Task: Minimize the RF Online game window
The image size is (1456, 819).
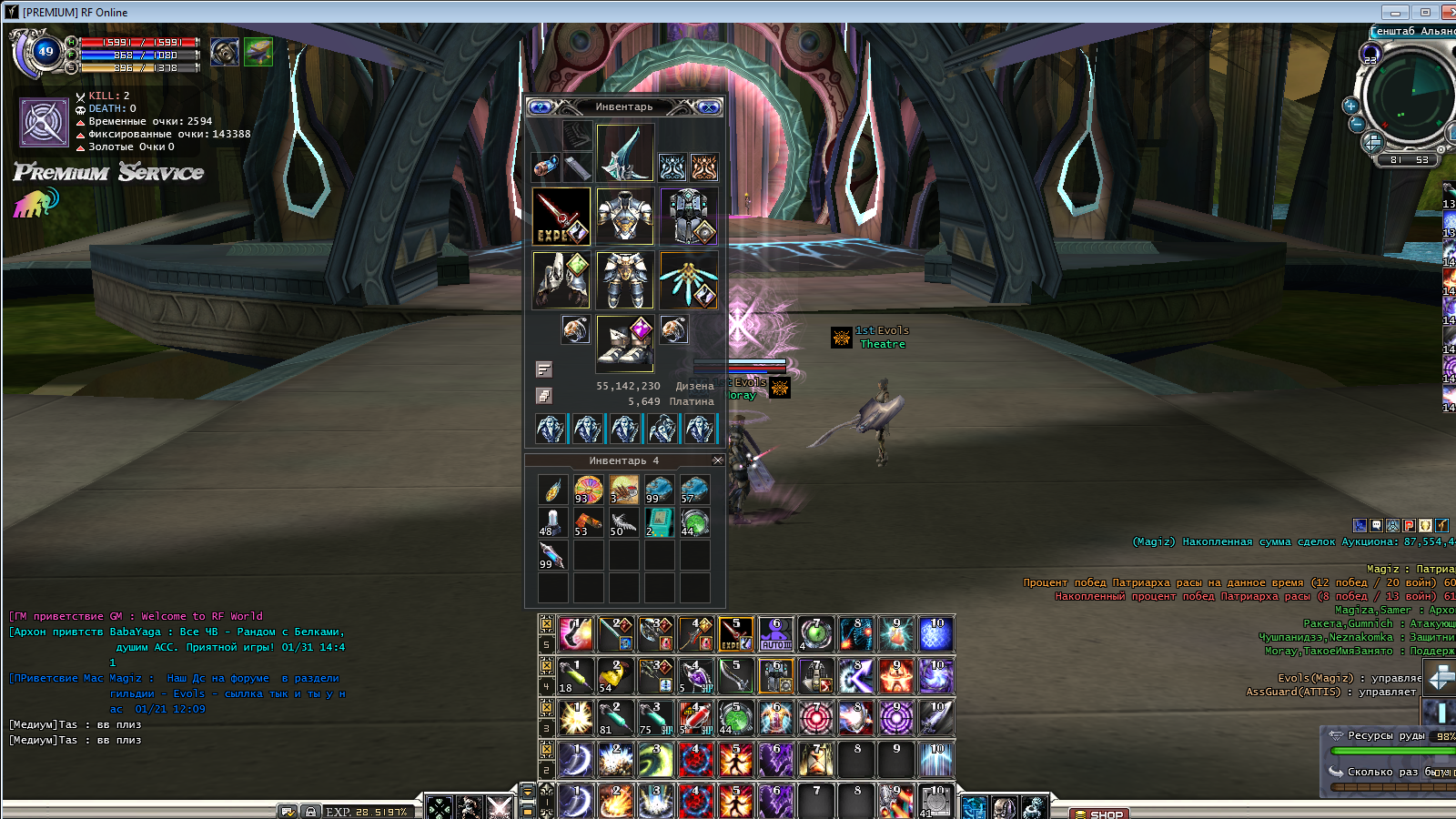Action: pyautogui.click(x=1394, y=12)
